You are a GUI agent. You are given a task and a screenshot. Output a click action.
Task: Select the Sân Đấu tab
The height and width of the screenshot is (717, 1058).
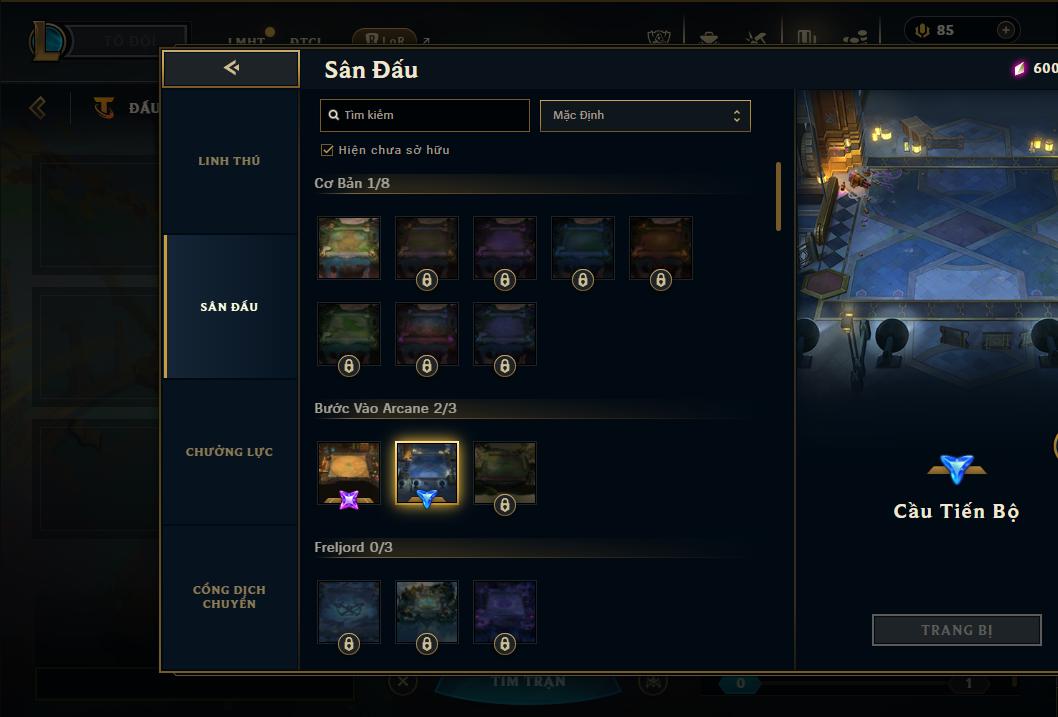pyautogui.click(x=229, y=307)
